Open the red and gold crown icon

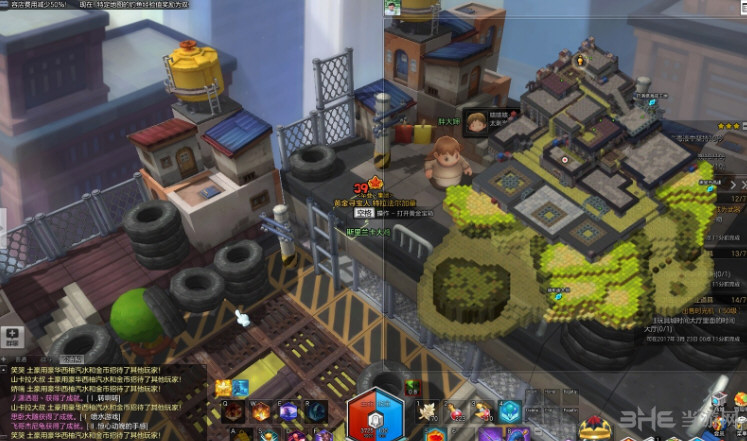pyautogui.click(x=595, y=427)
